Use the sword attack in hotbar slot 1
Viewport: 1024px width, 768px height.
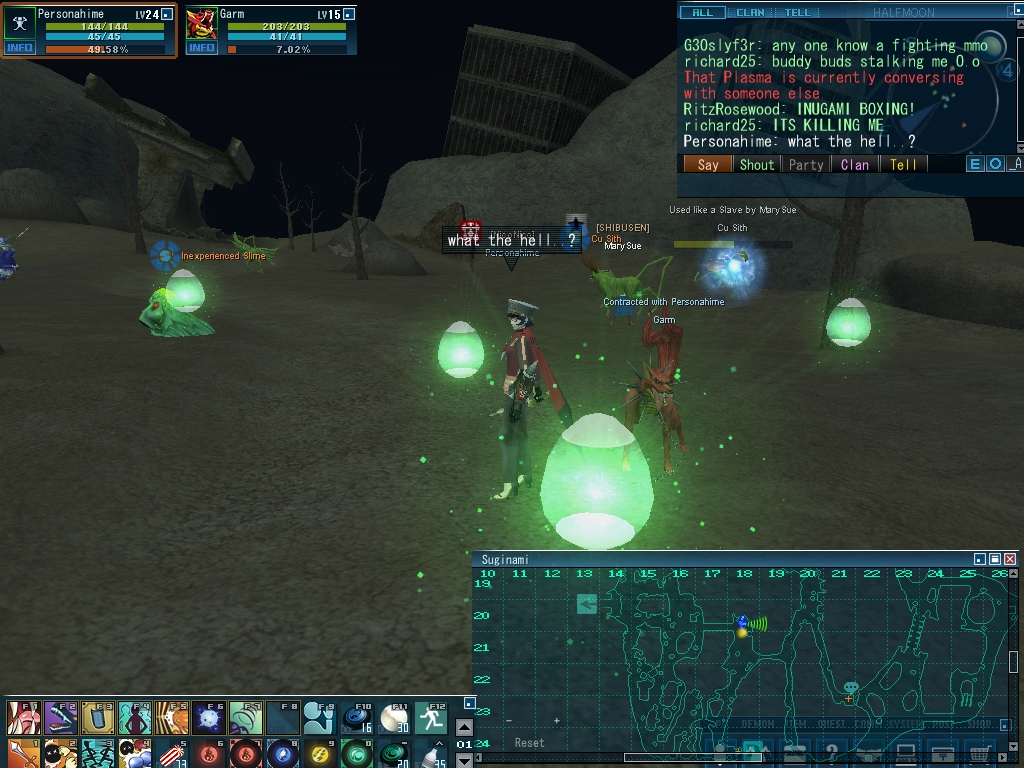pos(24,753)
